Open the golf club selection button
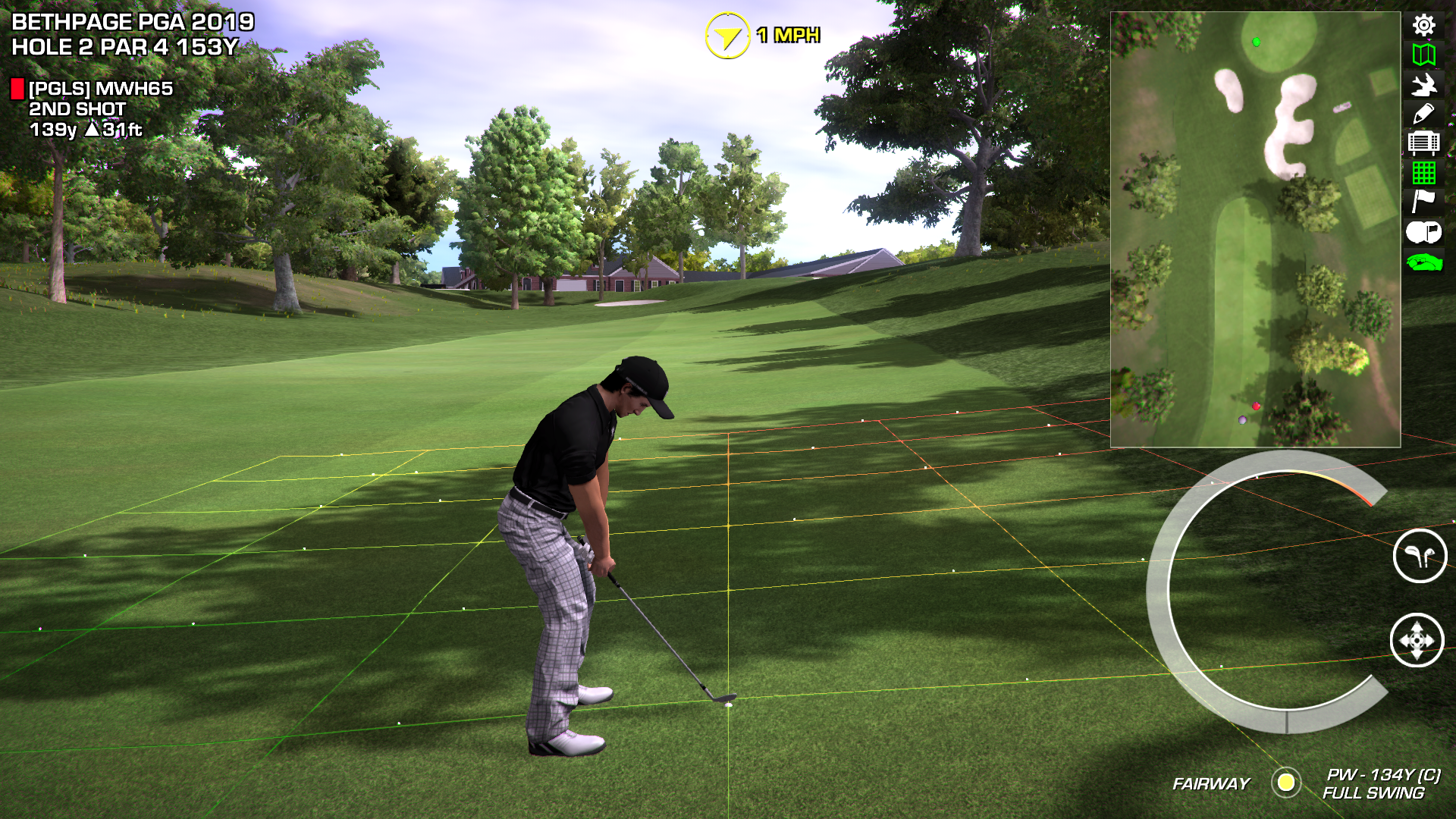The height and width of the screenshot is (819, 1456). [x=1420, y=556]
